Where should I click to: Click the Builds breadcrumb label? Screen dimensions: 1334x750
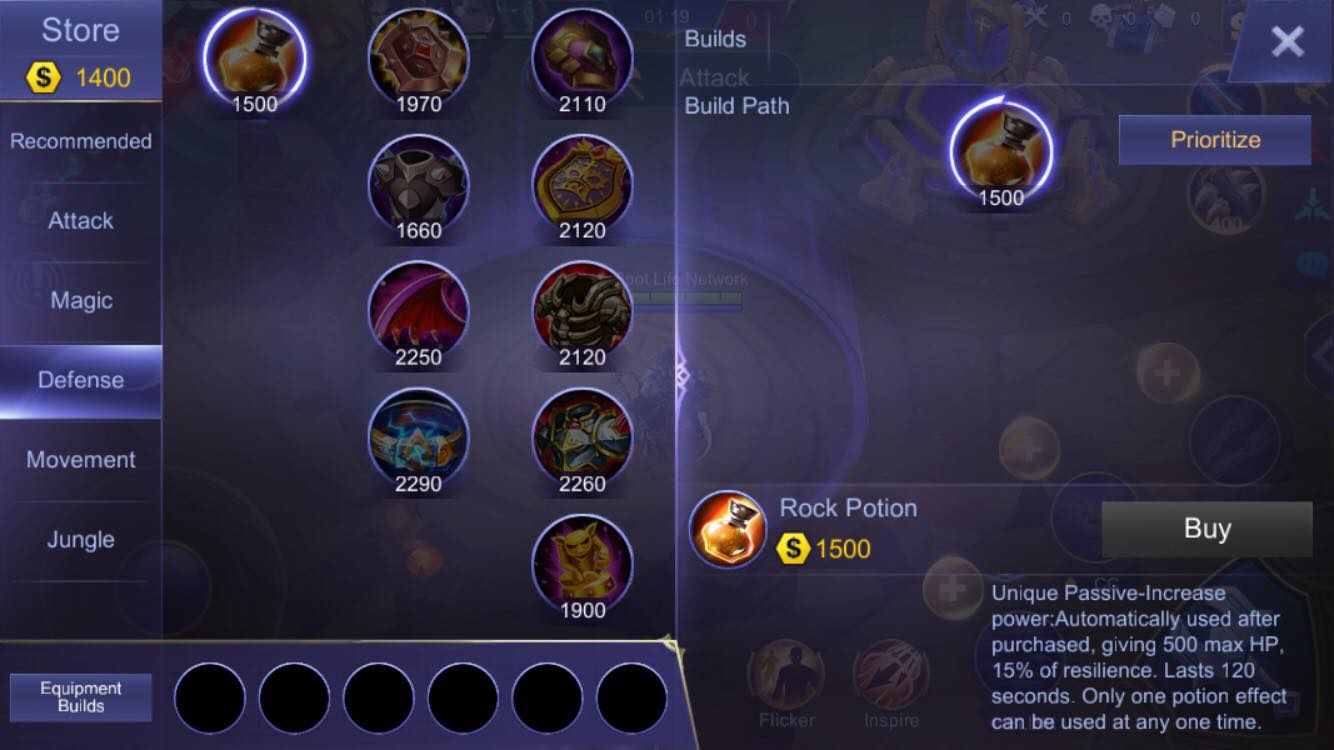pyautogui.click(x=714, y=39)
